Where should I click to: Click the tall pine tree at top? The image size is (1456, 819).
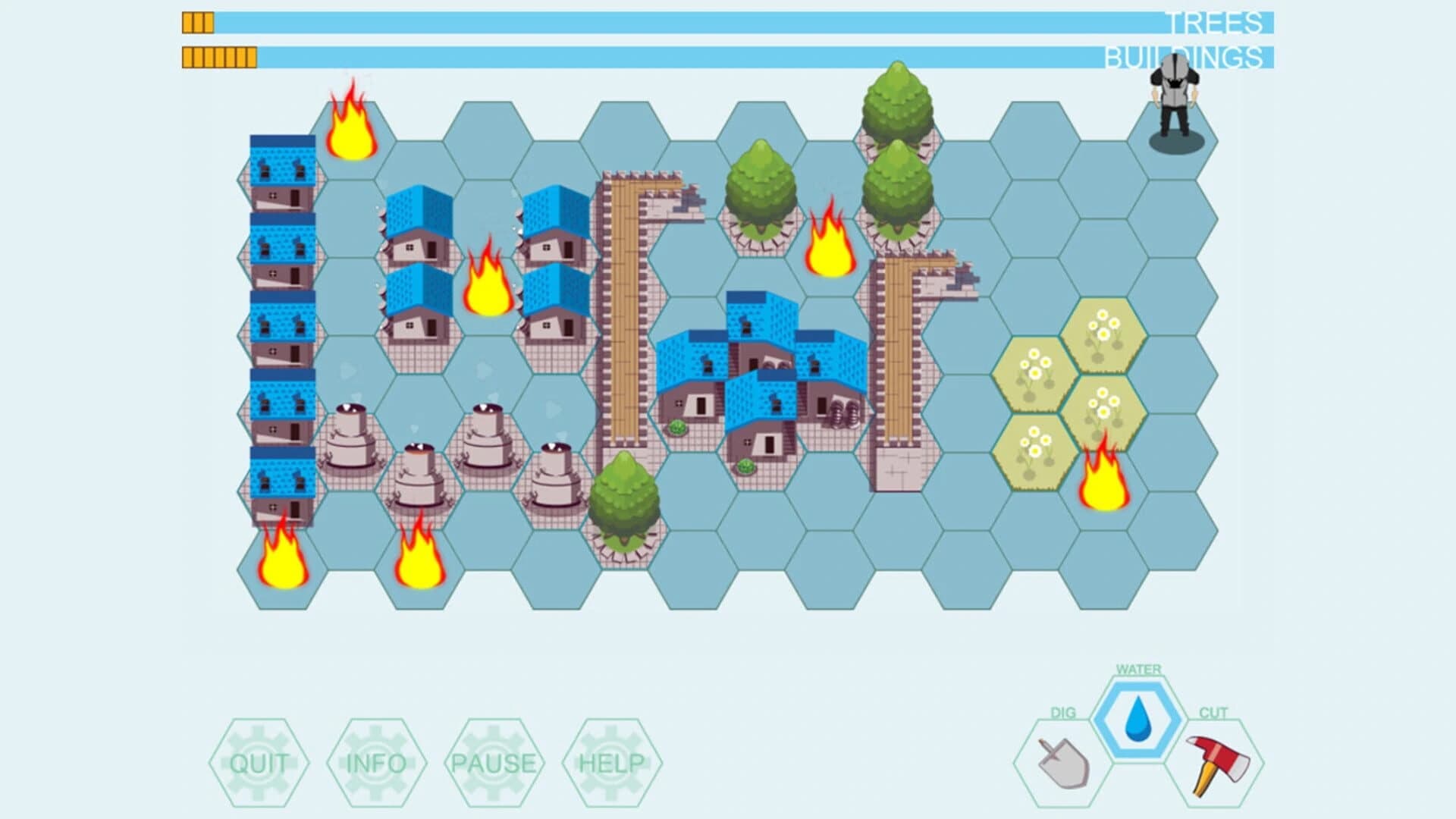[895, 106]
